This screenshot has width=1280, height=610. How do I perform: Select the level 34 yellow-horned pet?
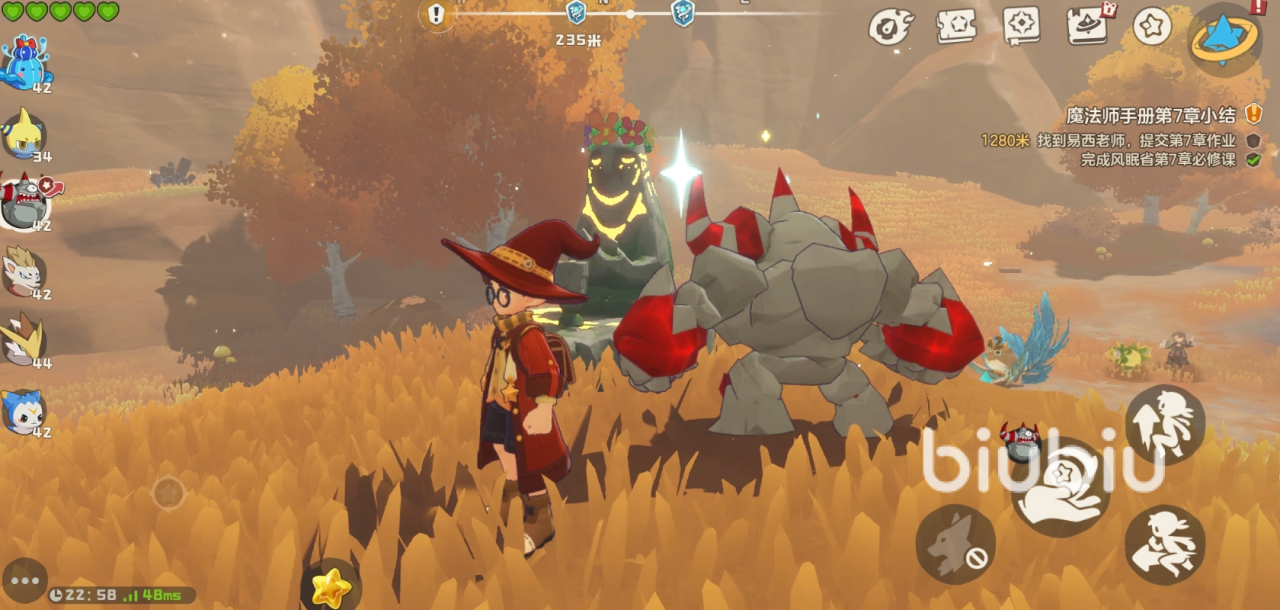pyautogui.click(x=24, y=132)
